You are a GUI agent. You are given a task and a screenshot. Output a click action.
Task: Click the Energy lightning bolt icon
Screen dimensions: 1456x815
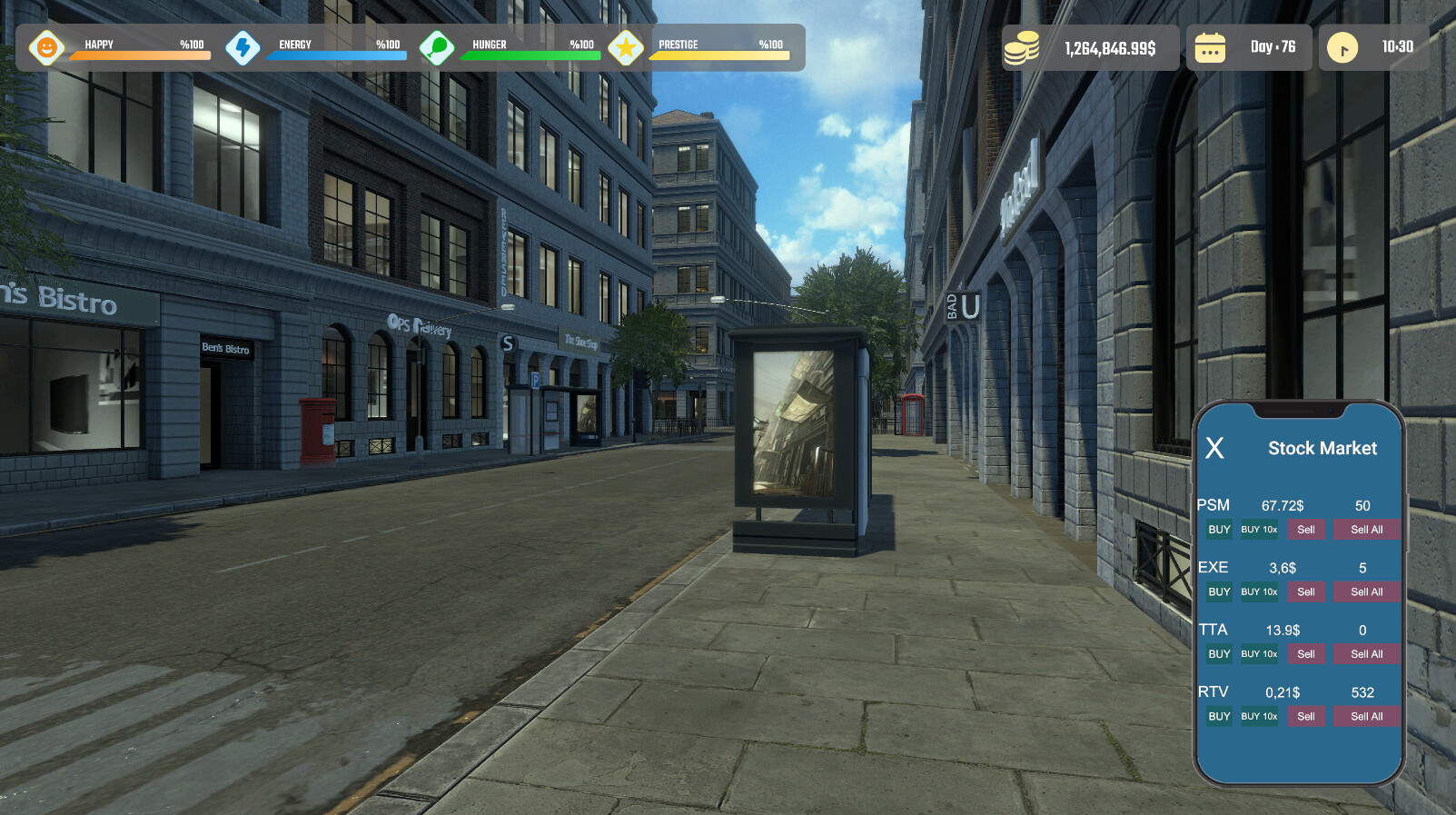243,48
